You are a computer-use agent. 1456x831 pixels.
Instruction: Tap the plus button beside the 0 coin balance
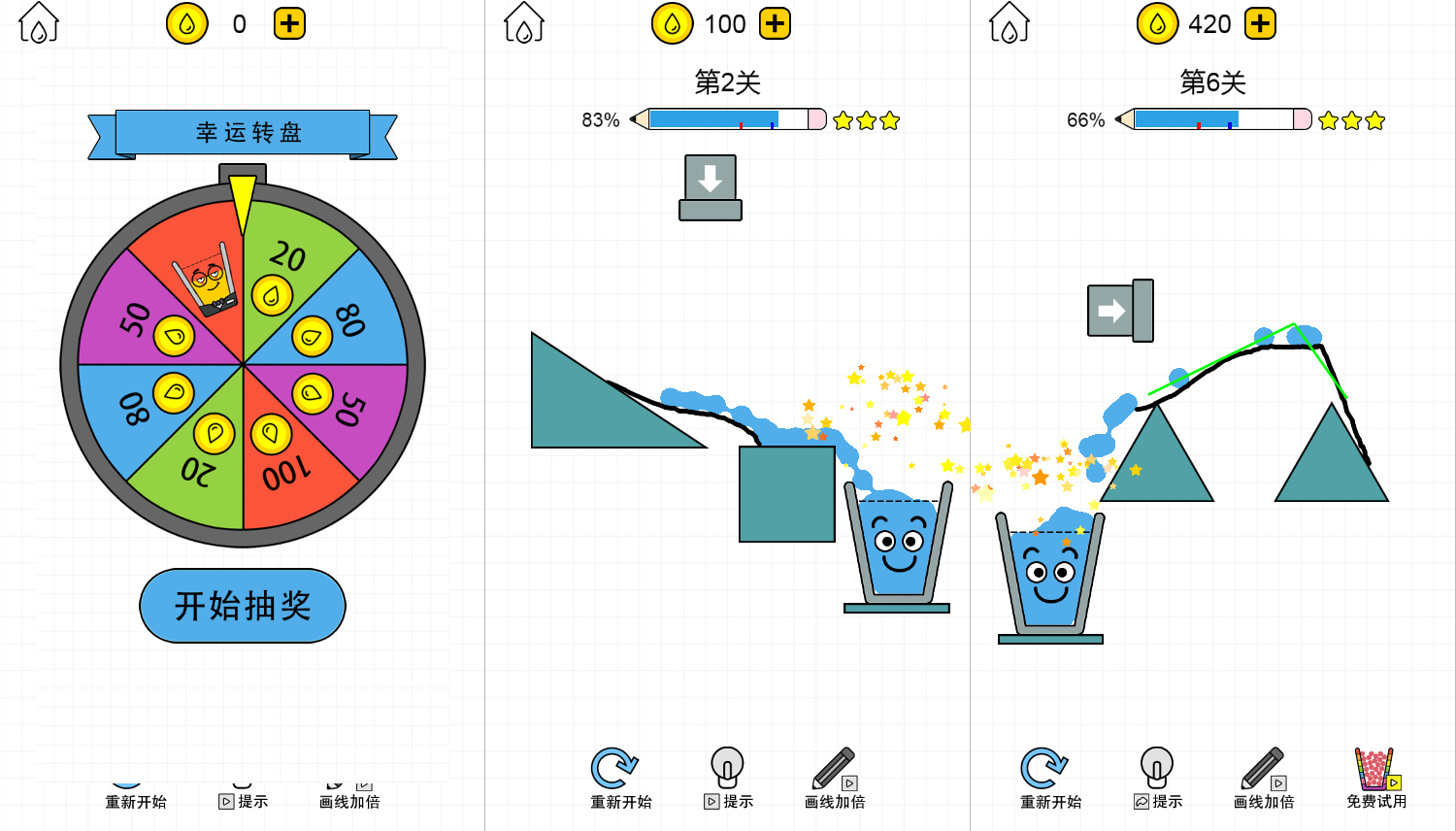[x=289, y=23]
